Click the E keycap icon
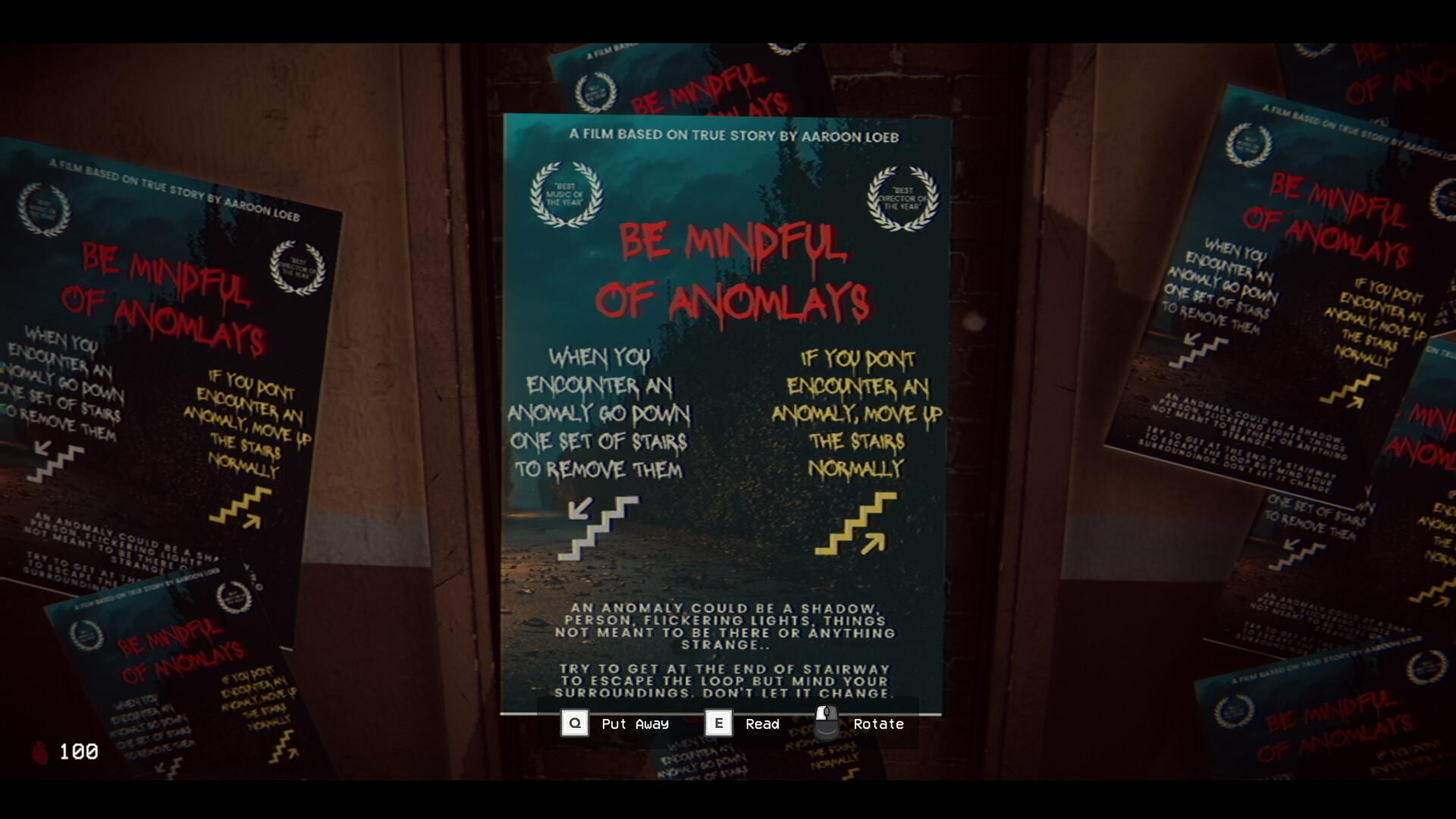The image size is (1456, 819). coord(717,723)
